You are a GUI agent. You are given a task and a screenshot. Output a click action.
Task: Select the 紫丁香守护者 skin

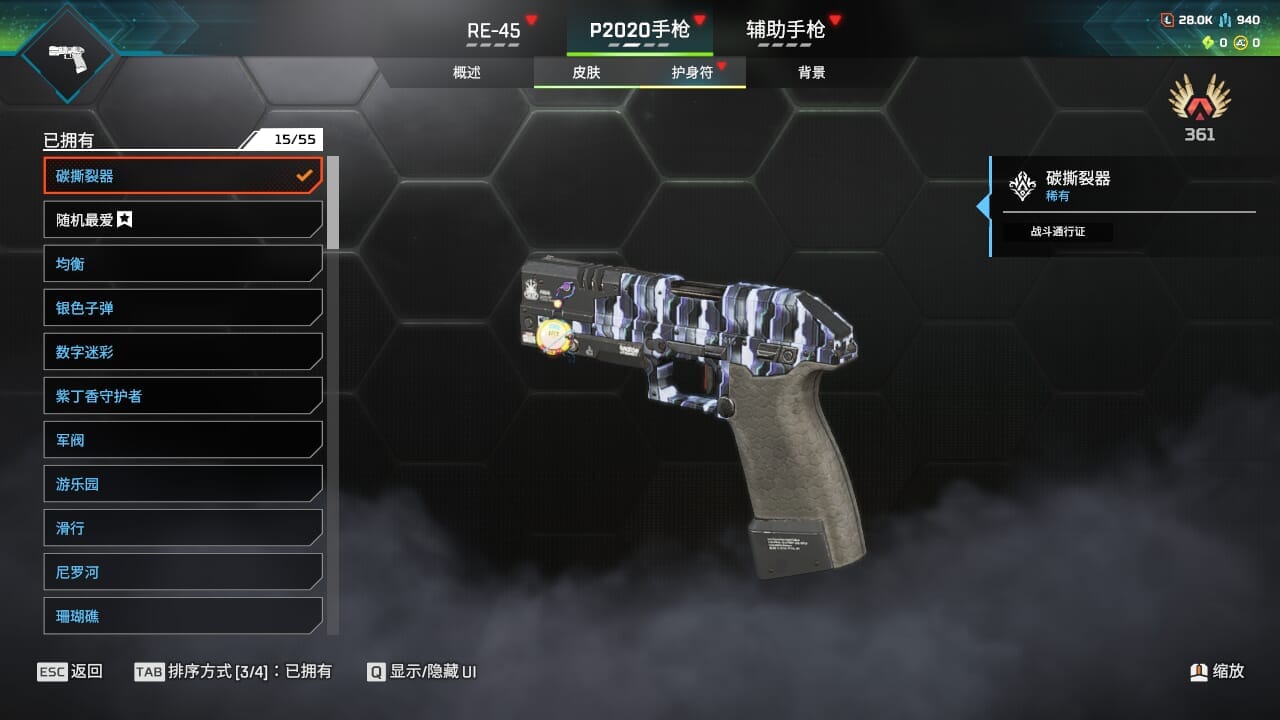(x=183, y=396)
